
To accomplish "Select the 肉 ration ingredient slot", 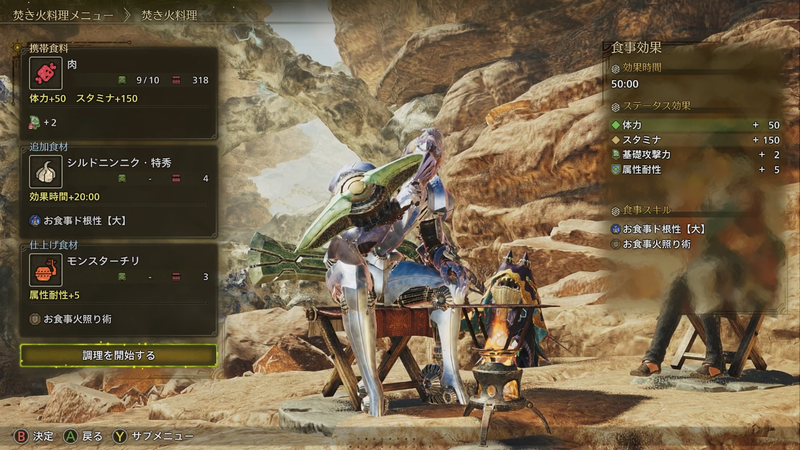I will click(118, 80).
